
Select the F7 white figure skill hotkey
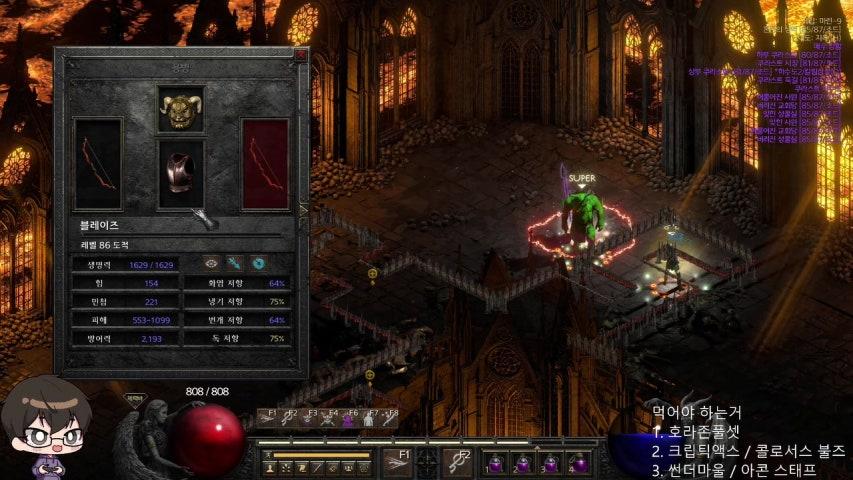click(369, 420)
